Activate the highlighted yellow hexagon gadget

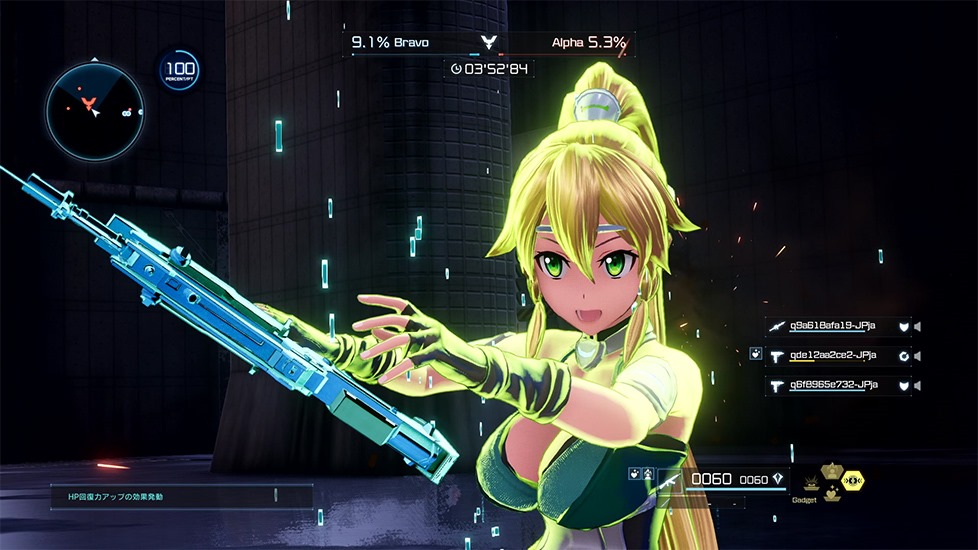pyautogui.click(x=853, y=481)
